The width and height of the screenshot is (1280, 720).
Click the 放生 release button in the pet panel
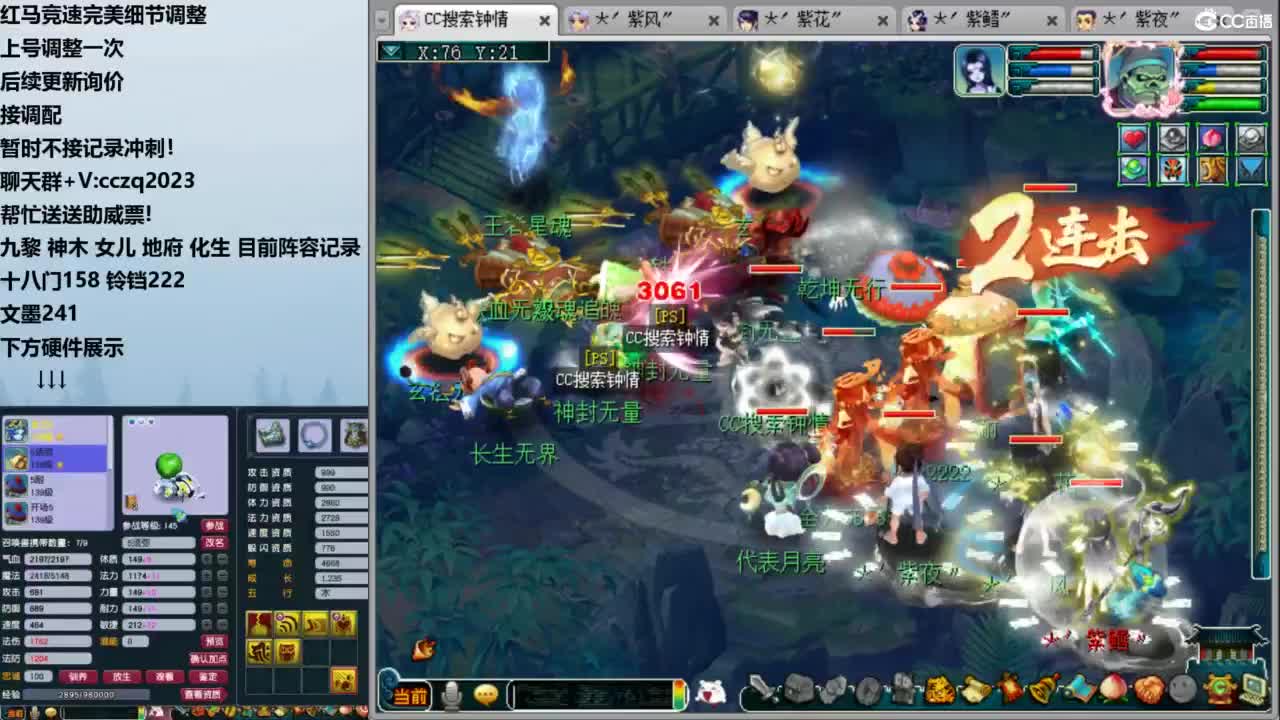(125, 677)
